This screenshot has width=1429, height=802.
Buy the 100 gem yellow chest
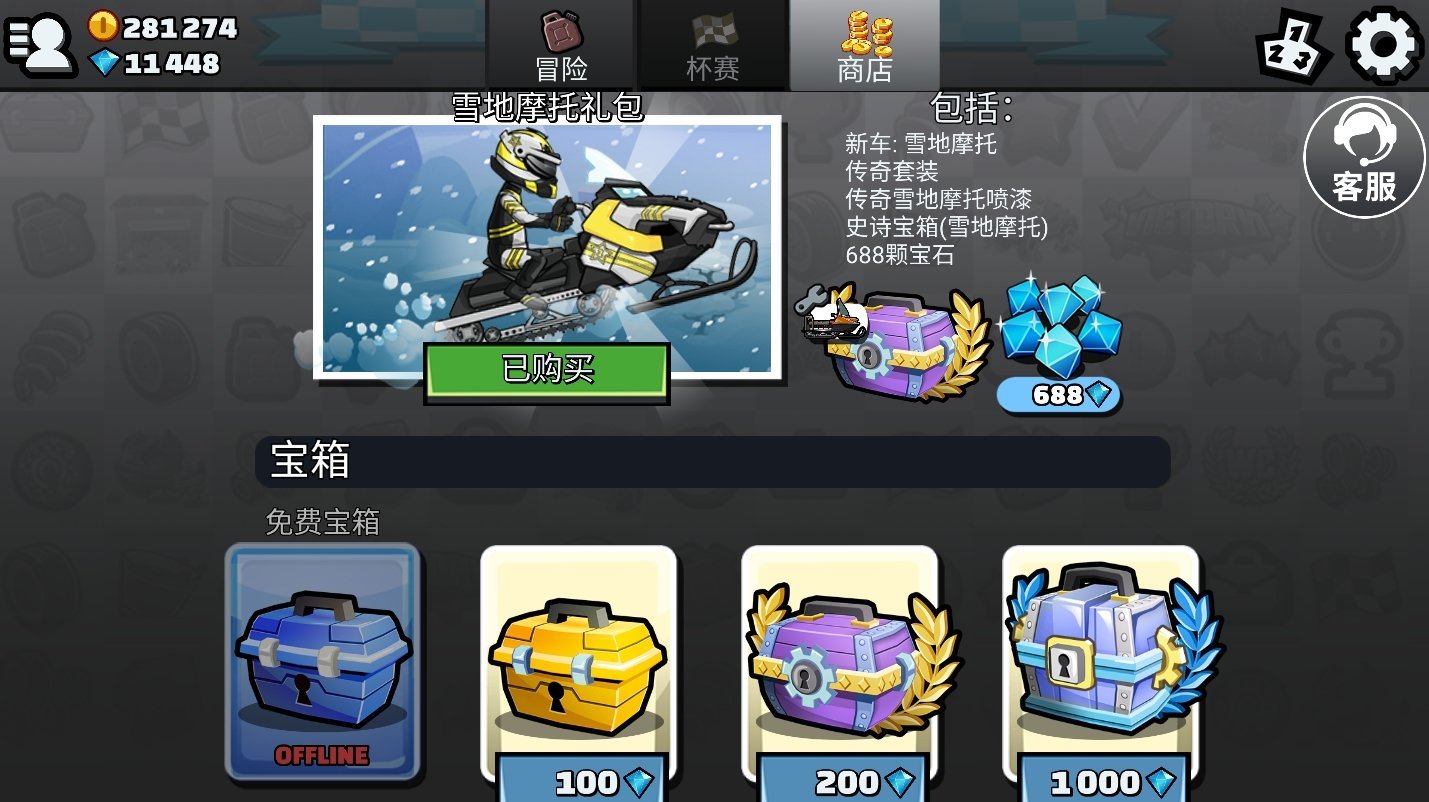pyautogui.click(x=578, y=665)
